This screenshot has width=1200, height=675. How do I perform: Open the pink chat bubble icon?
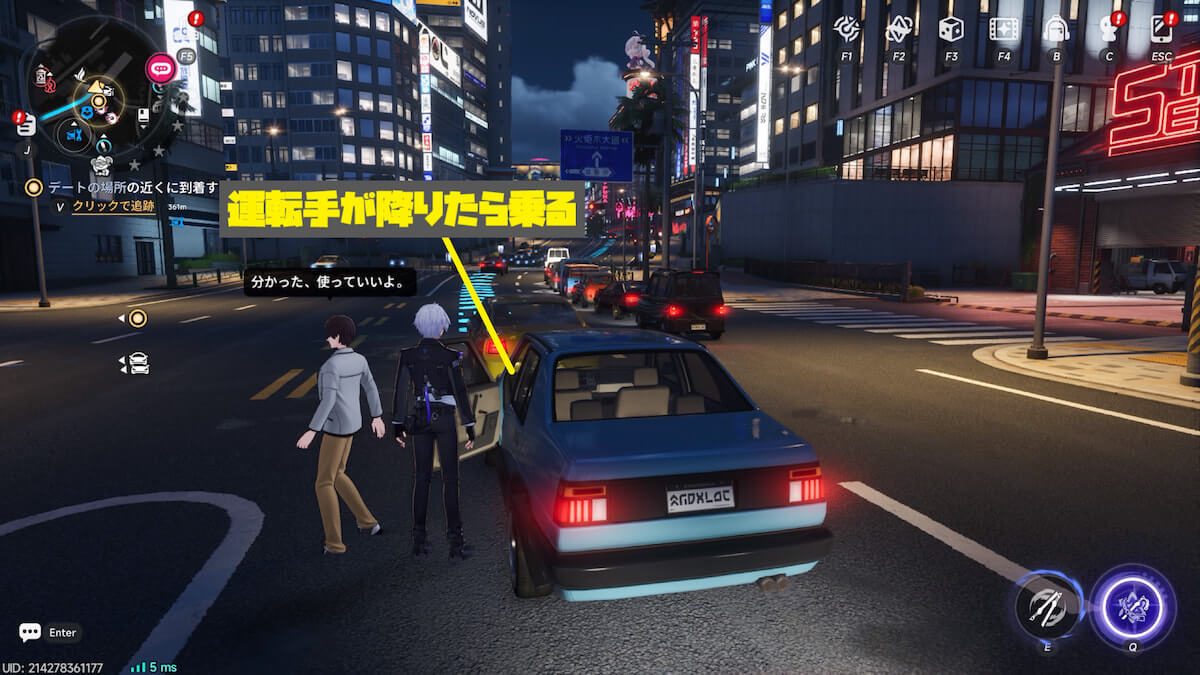160,68
